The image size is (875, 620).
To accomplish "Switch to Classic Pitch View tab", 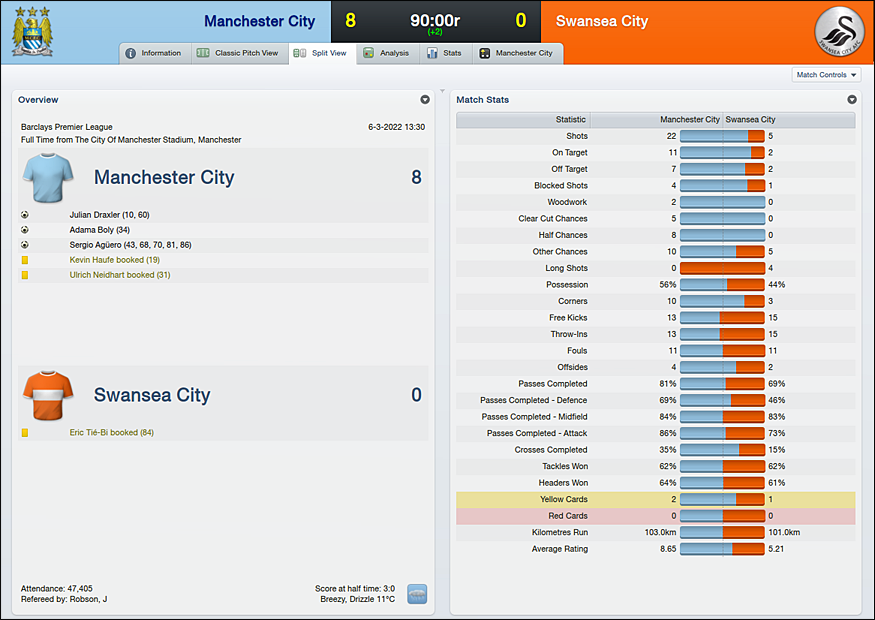I will coord(238,53).
